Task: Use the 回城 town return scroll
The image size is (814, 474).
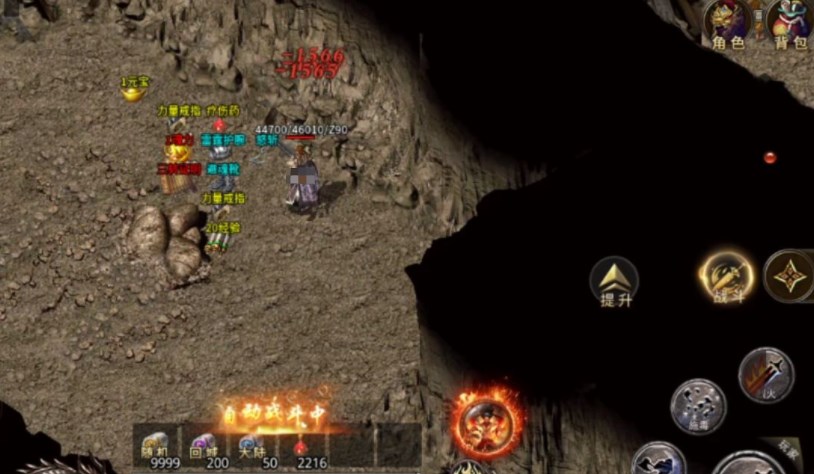Action: pyautogui.click(x=204, y=447)
